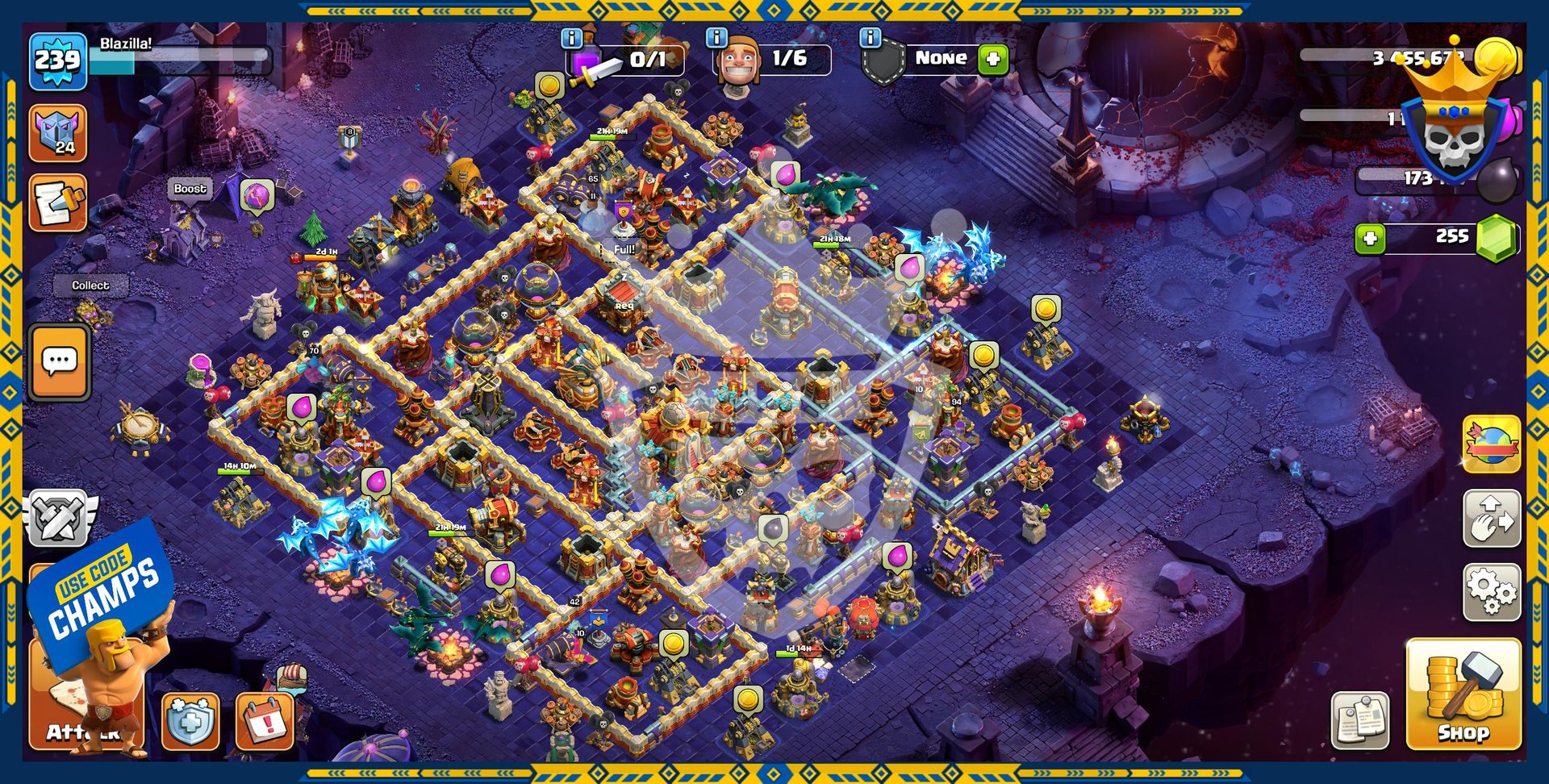Open the shield with plus button
This screenshot has width=1549, height=784.
190,720
